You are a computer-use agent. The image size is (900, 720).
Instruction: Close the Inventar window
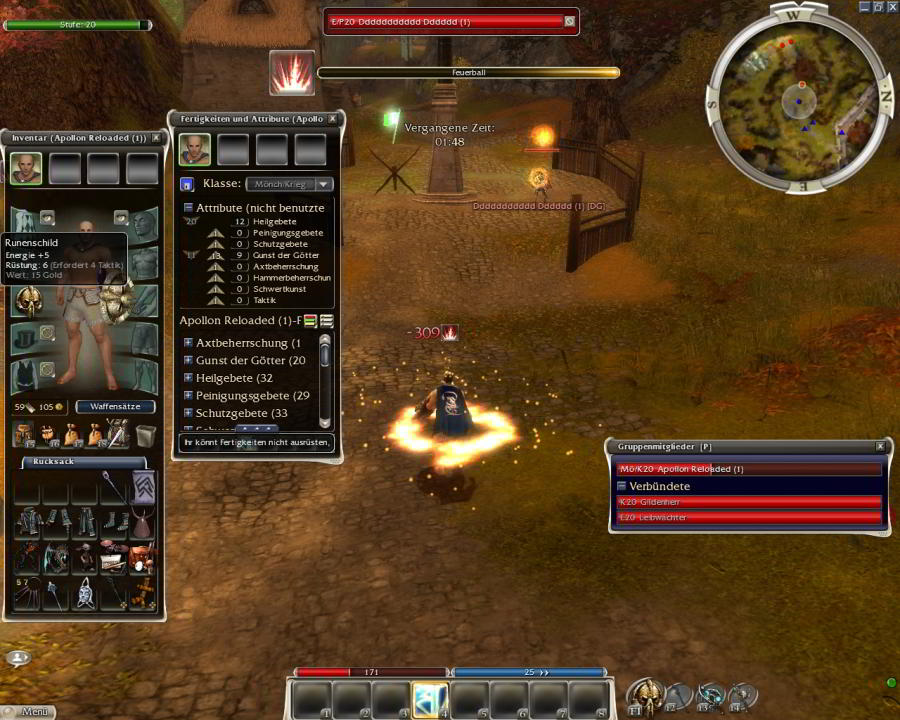pos(156,138)
